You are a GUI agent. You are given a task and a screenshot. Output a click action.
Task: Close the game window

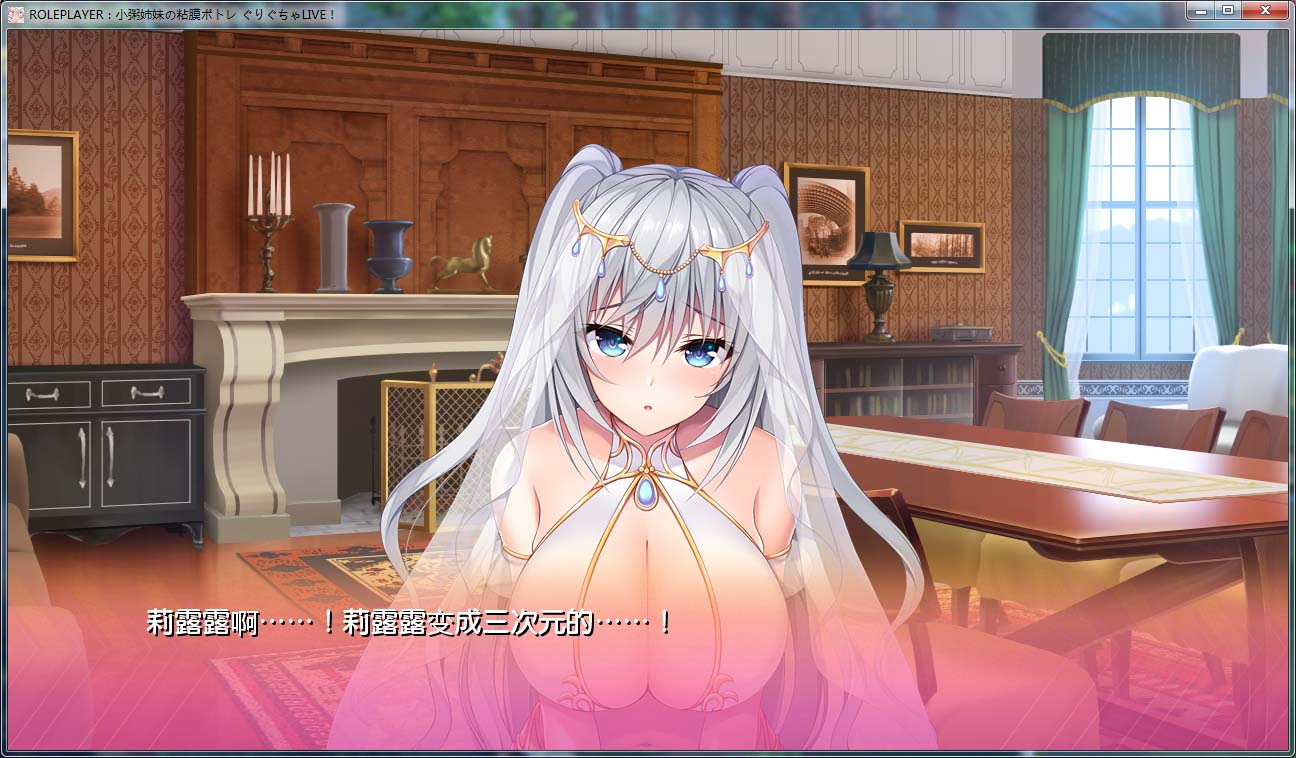1264,10
